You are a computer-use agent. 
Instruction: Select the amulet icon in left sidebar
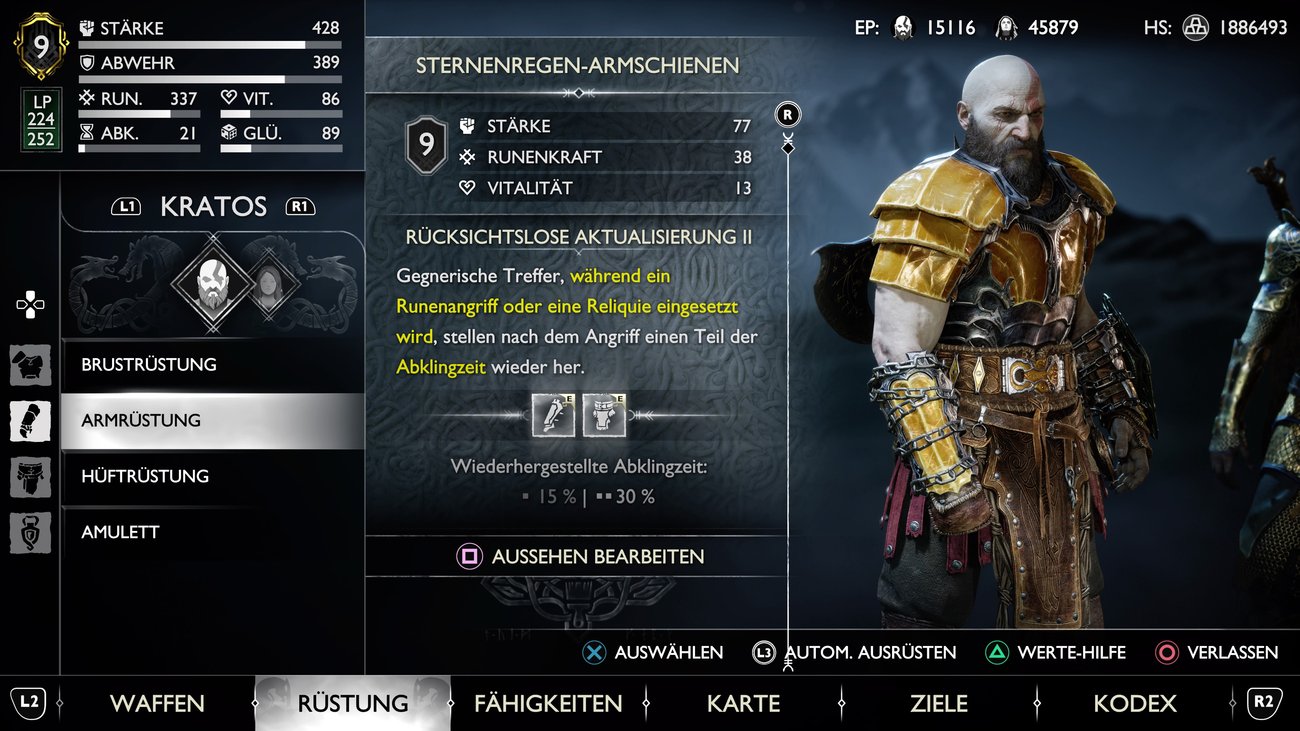point(30,532)
